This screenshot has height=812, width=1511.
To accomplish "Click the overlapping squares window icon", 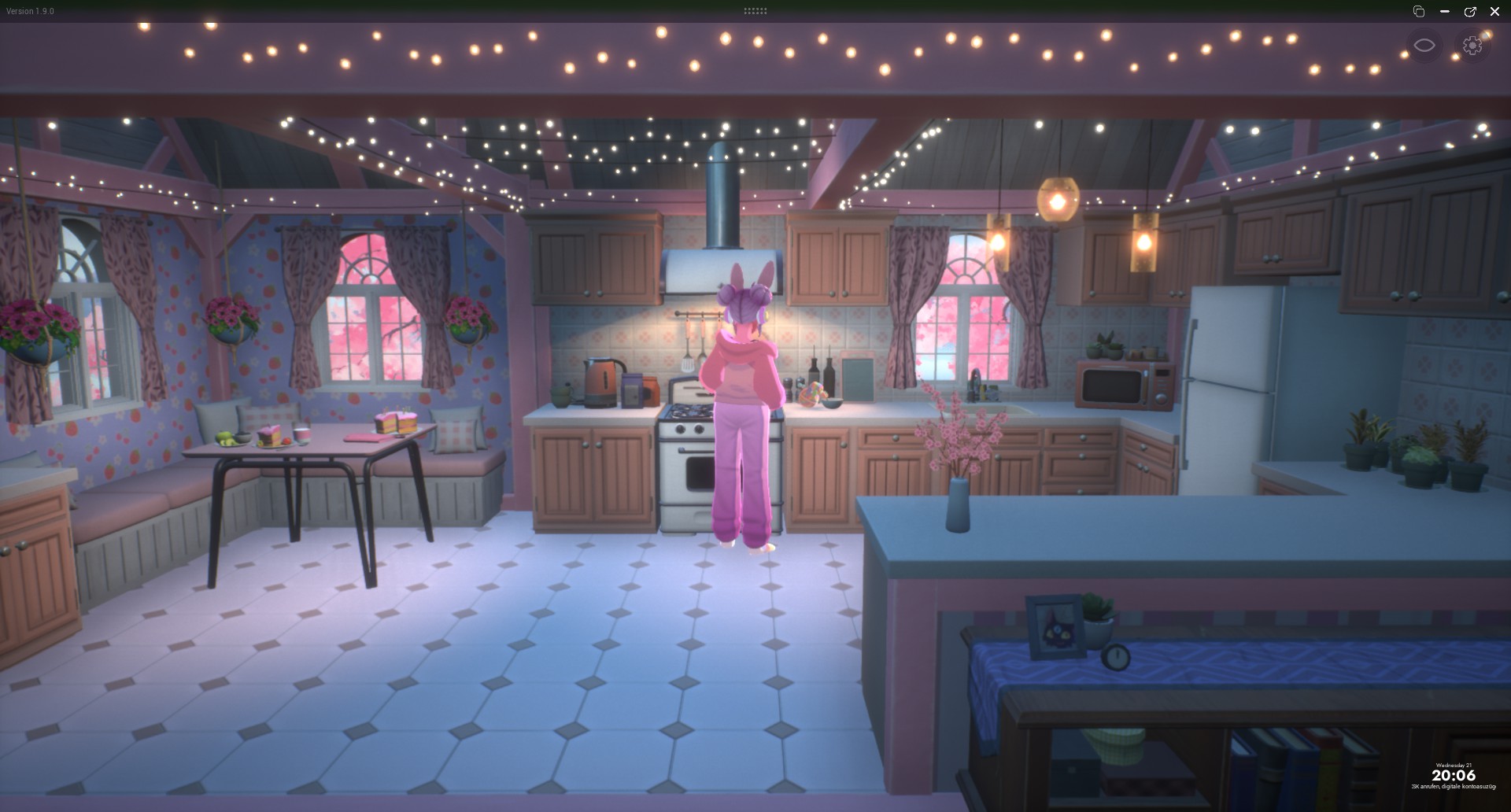I will 1419,12.
